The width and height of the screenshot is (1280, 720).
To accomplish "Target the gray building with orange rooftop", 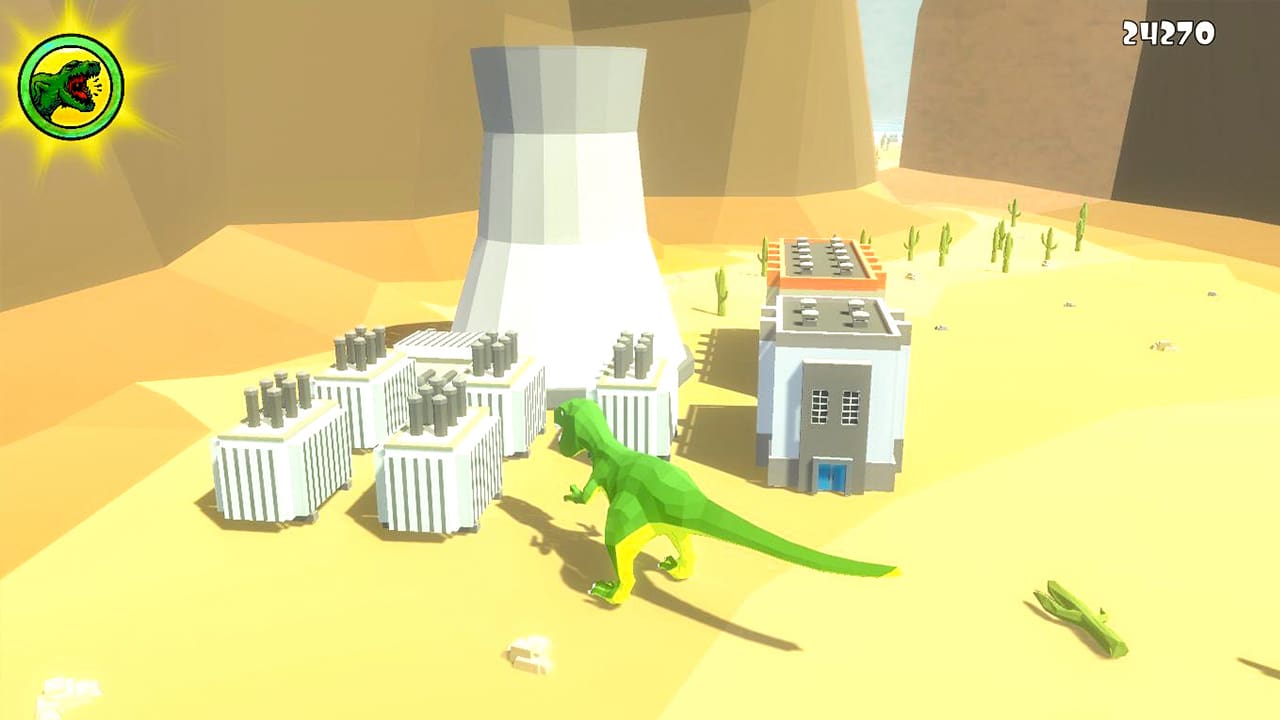I will [830, 390].
